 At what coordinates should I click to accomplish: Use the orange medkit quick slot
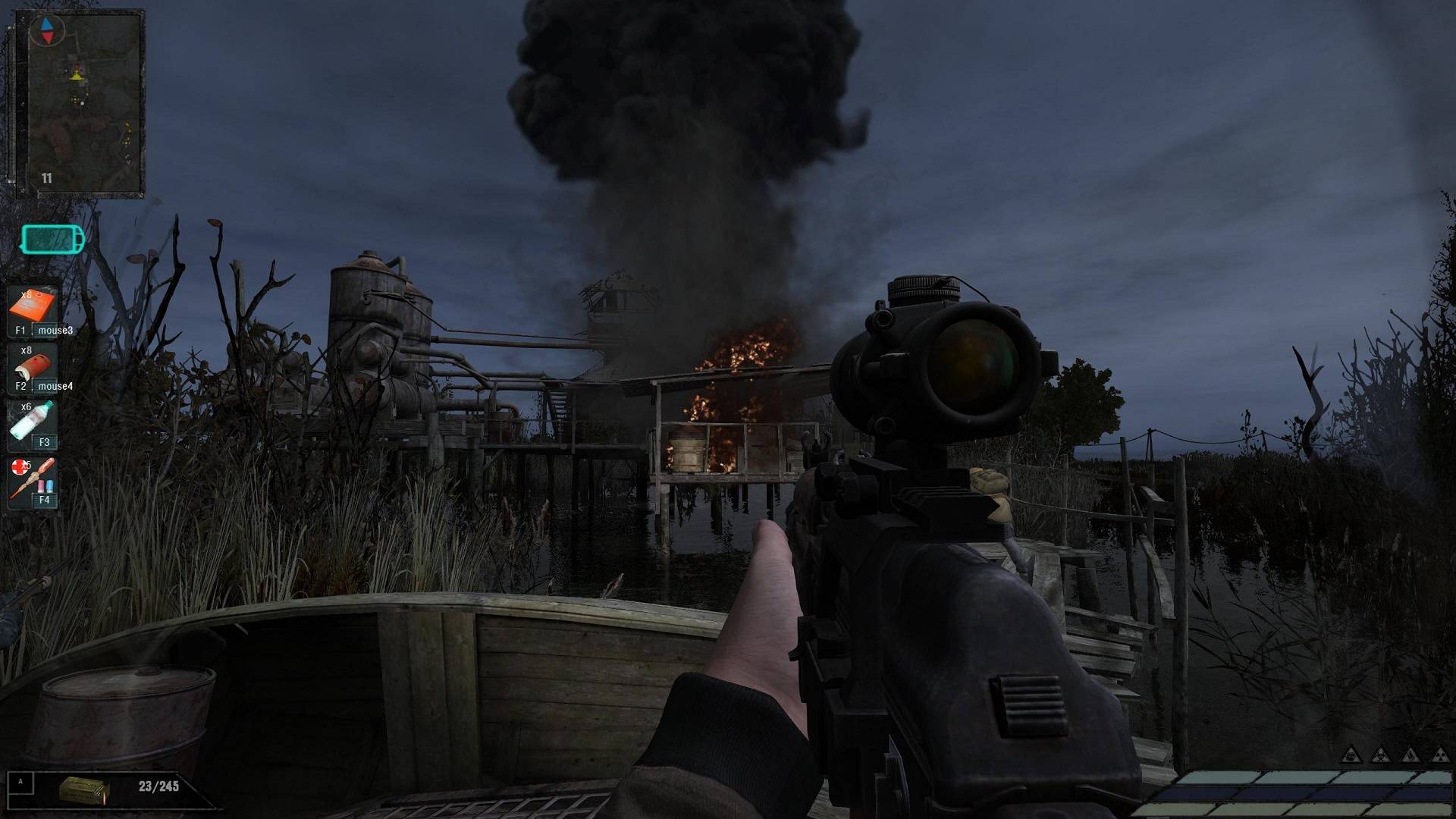click(x=32, y=310)
